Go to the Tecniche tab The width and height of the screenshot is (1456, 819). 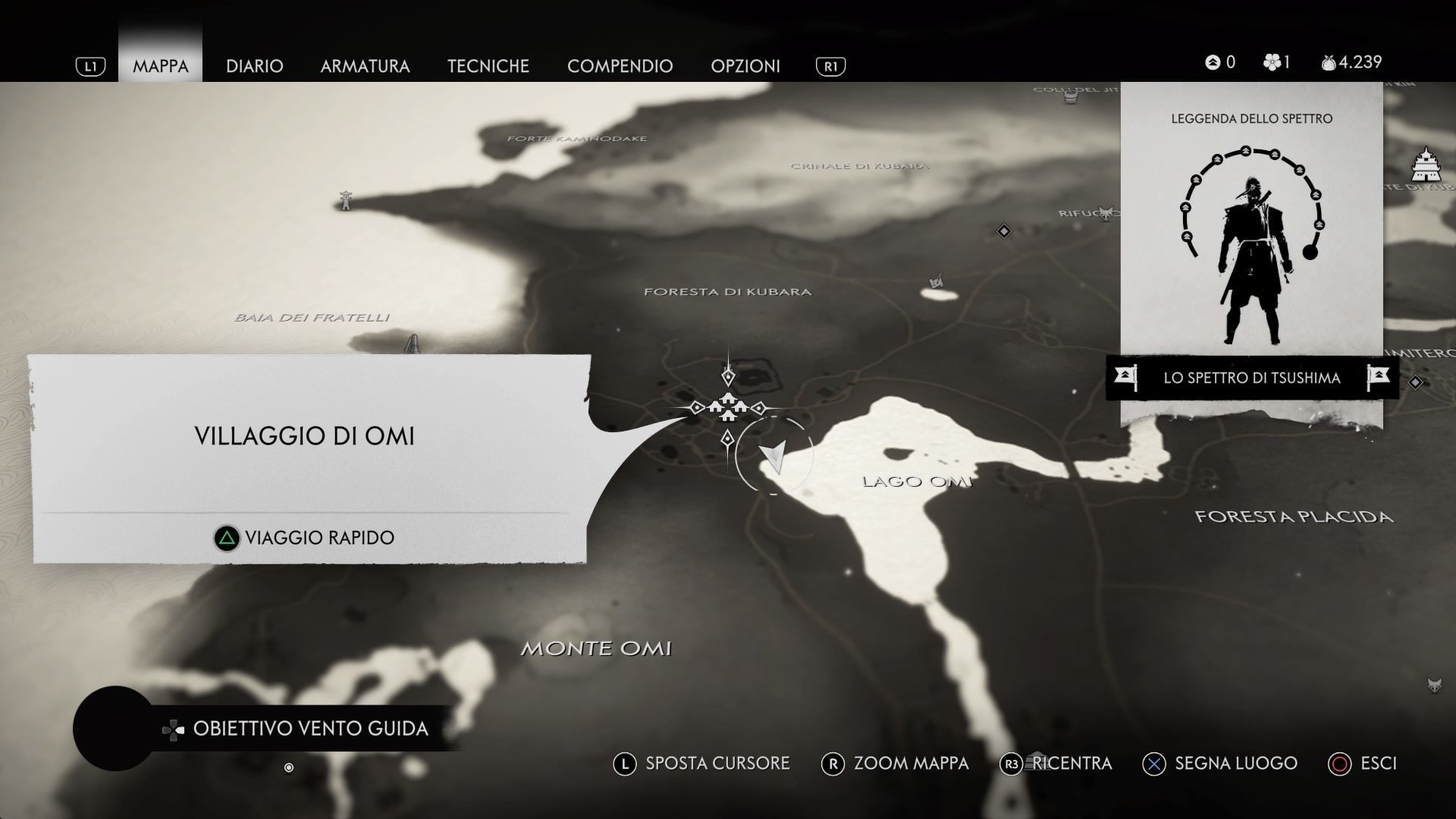(488, 66)
